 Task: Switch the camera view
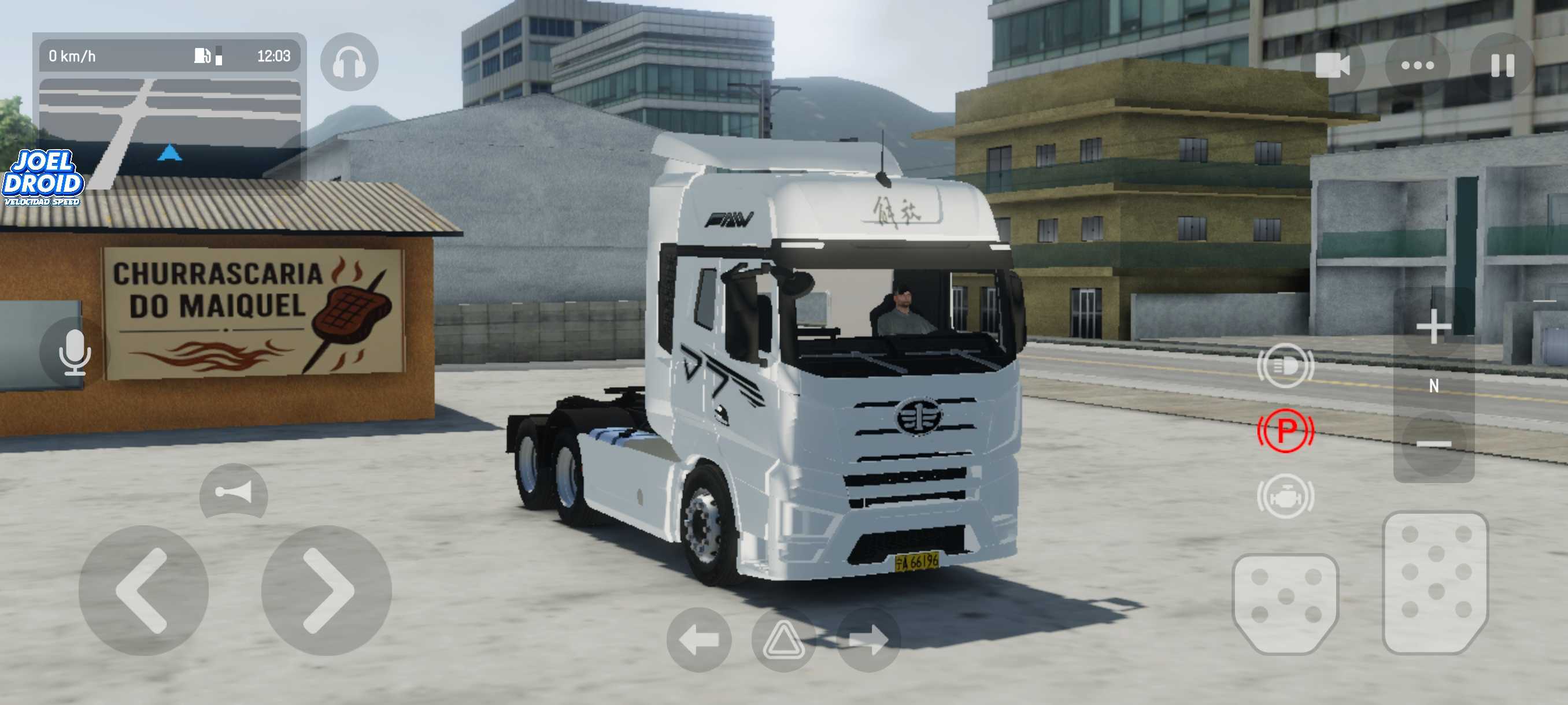(1332, 65)
